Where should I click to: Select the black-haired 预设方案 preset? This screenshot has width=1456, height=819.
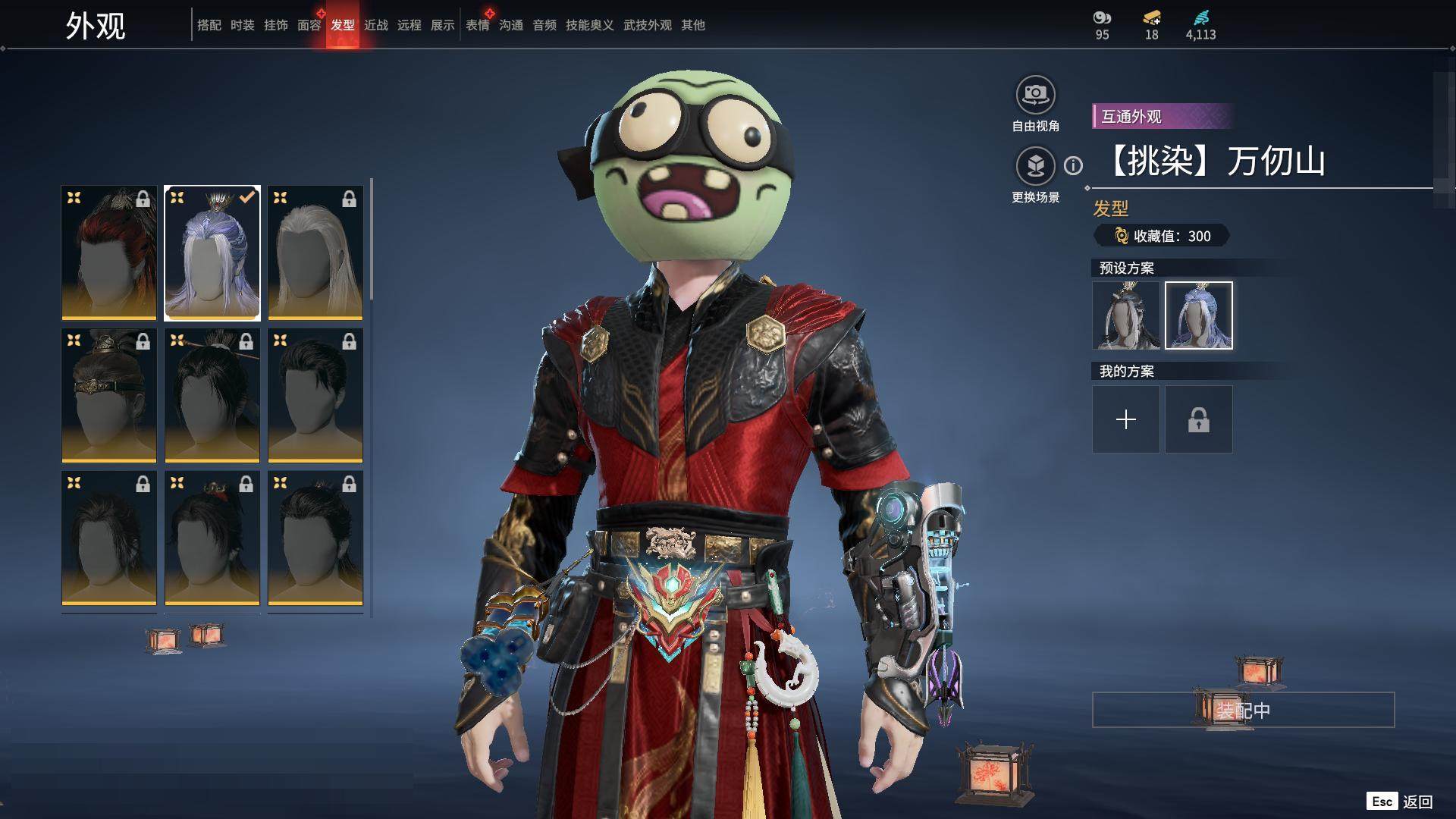tap(1125, 315)
